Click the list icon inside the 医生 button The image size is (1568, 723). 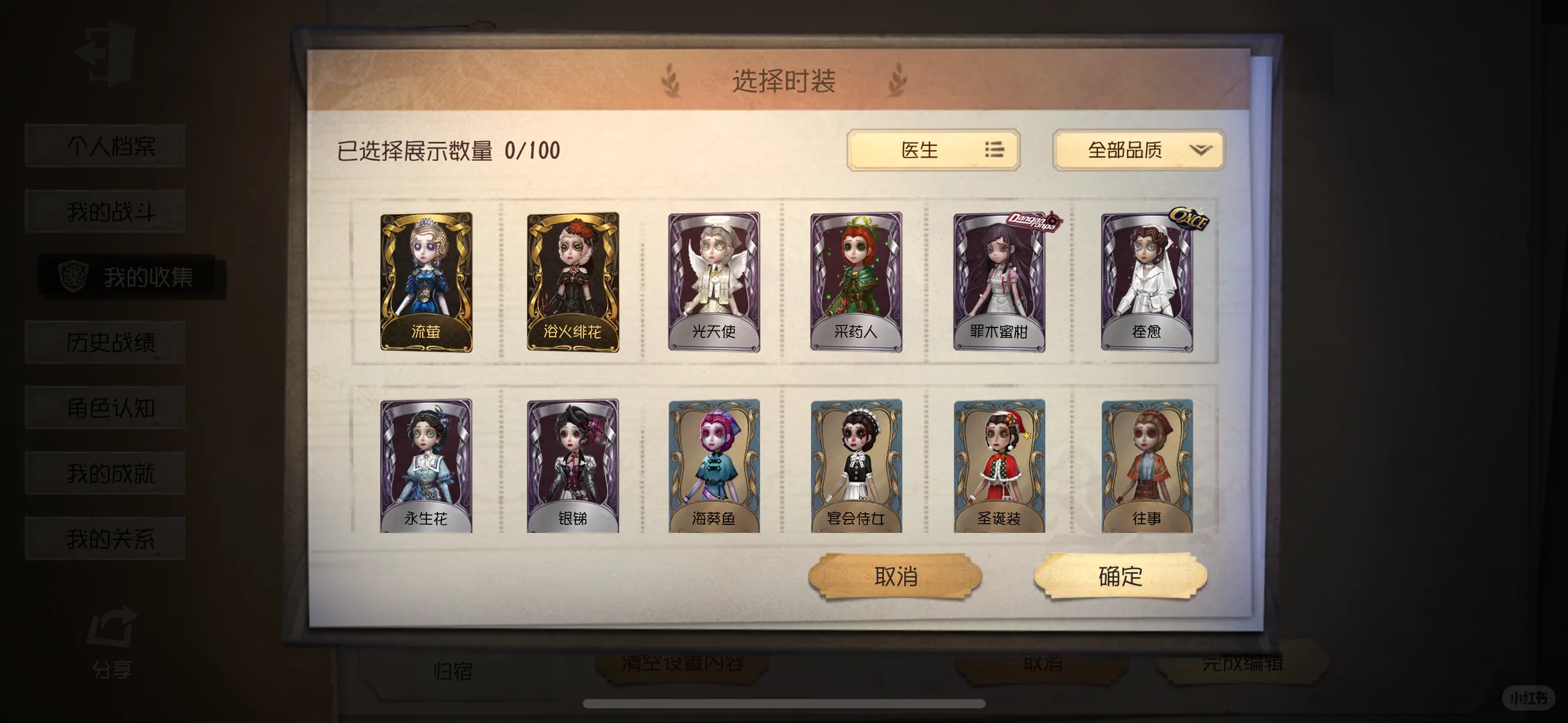(994, 151)
